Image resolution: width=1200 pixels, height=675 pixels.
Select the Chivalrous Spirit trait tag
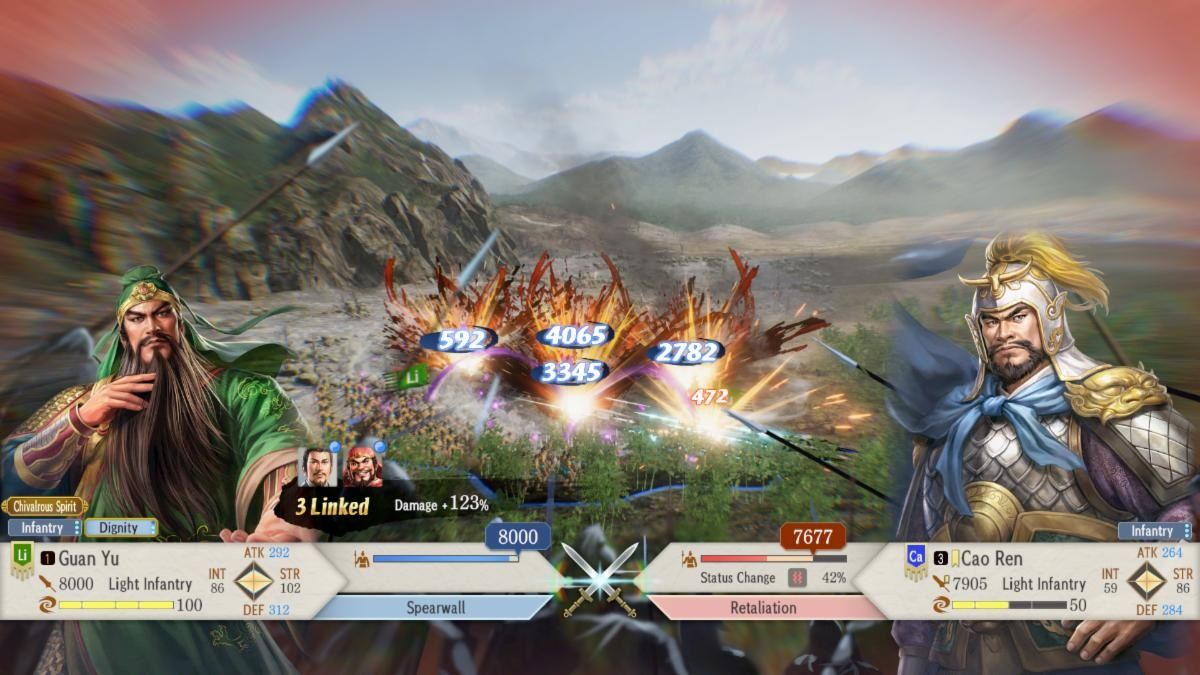(x=44, y=506)
